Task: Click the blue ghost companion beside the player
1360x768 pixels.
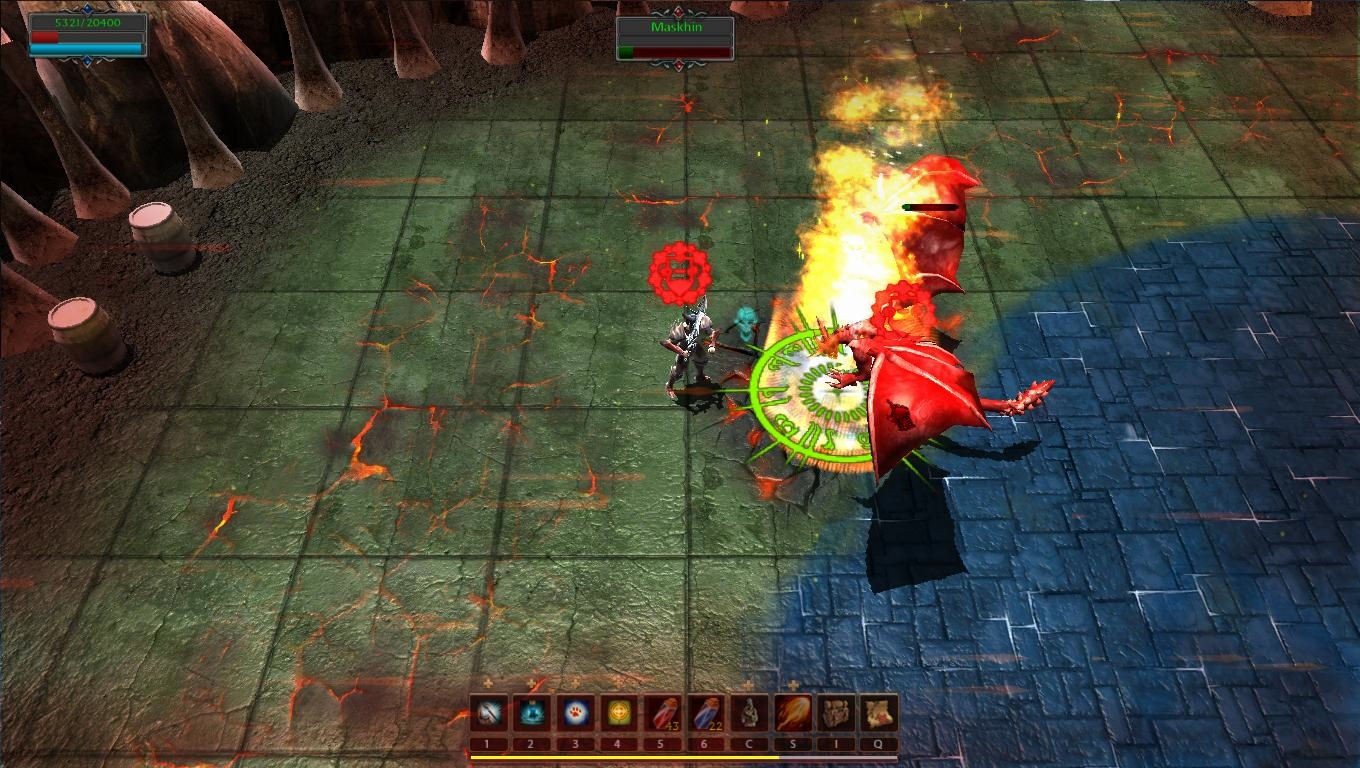Action: click(745, 325)
